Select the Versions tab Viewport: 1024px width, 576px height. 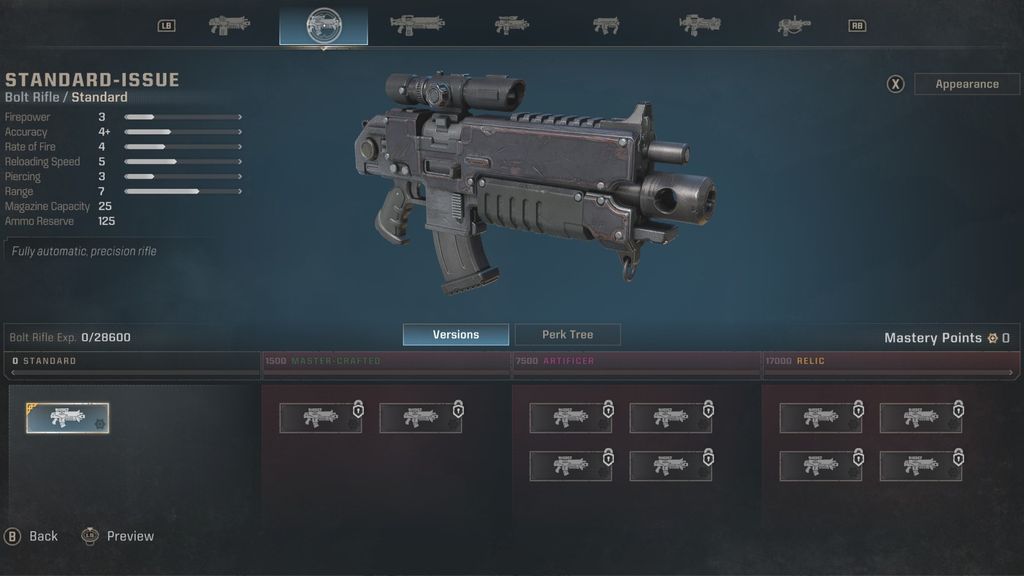pyautogui.click(x=455, y=335)
